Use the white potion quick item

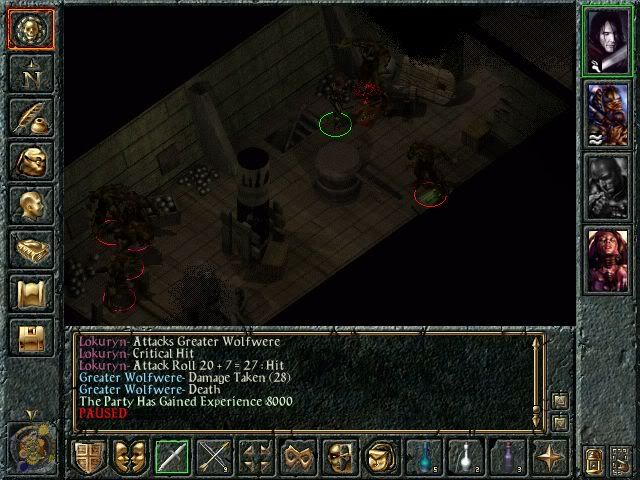point(466,457)
